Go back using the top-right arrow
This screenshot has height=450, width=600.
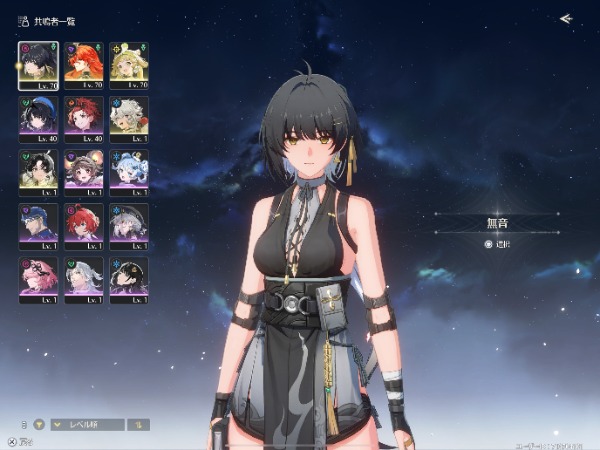point(566,18)
